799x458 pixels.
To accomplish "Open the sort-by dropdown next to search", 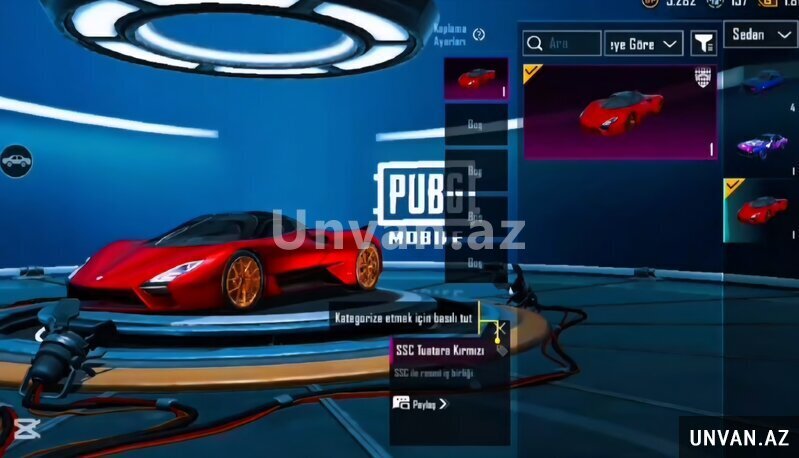I will pos(644,43).
